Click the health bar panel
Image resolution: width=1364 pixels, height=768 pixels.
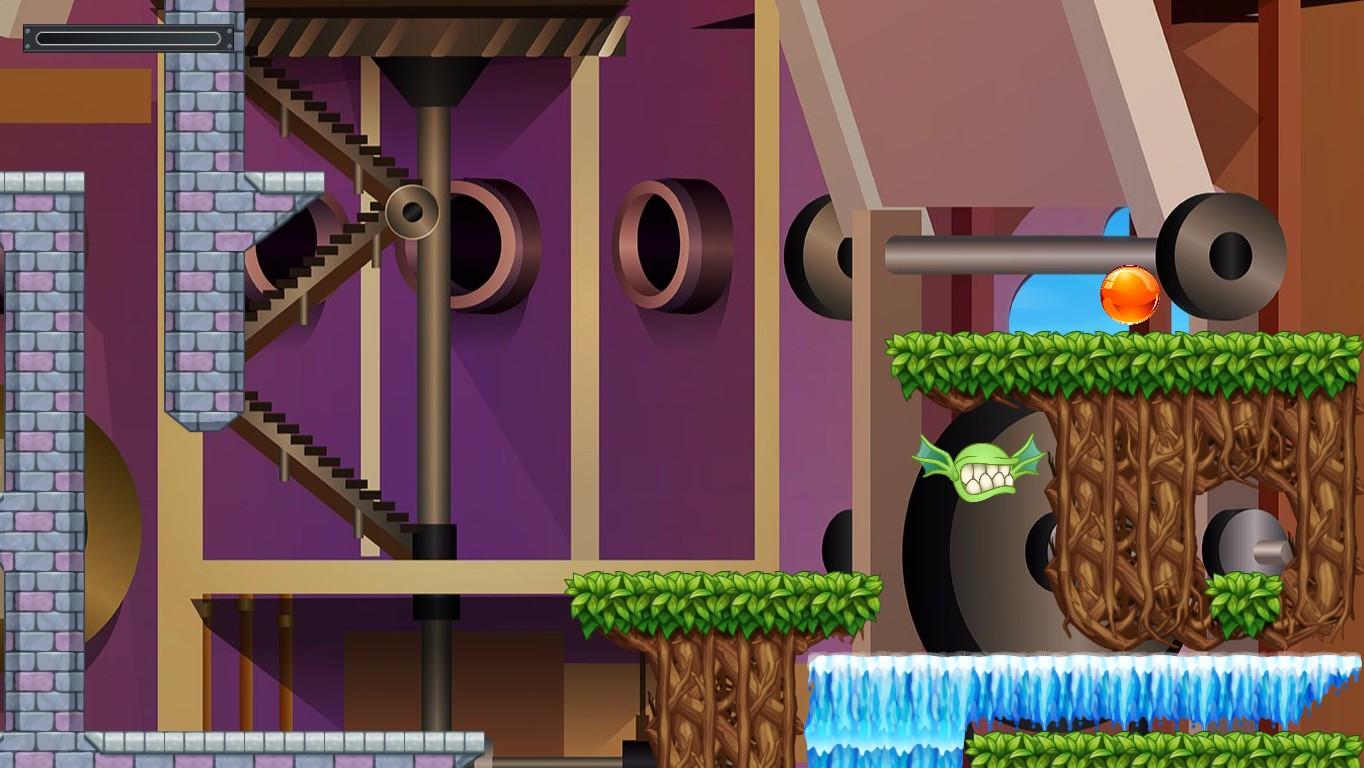point(128,39)
